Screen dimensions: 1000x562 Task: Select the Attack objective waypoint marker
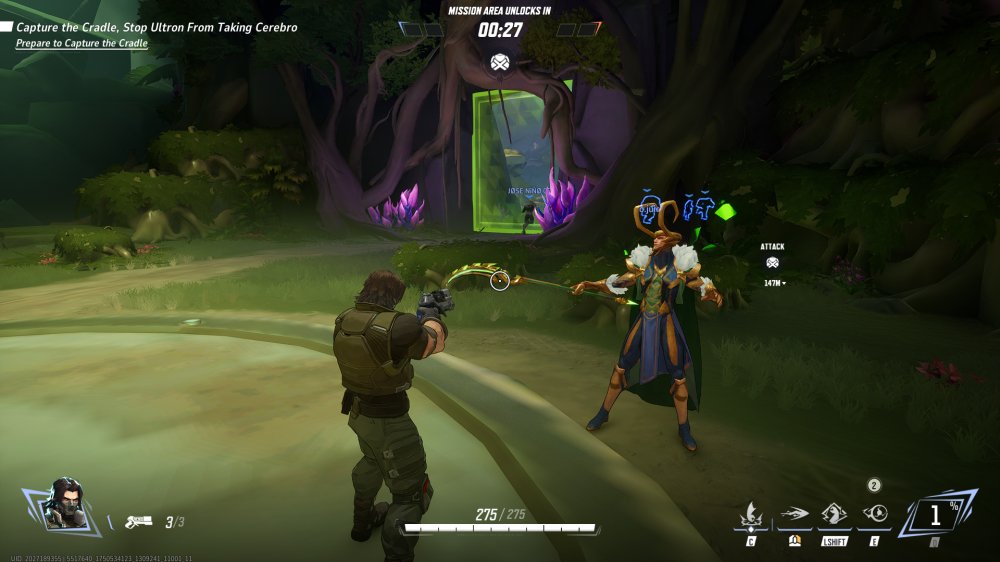pyautogui.click(x=772, y=263)
